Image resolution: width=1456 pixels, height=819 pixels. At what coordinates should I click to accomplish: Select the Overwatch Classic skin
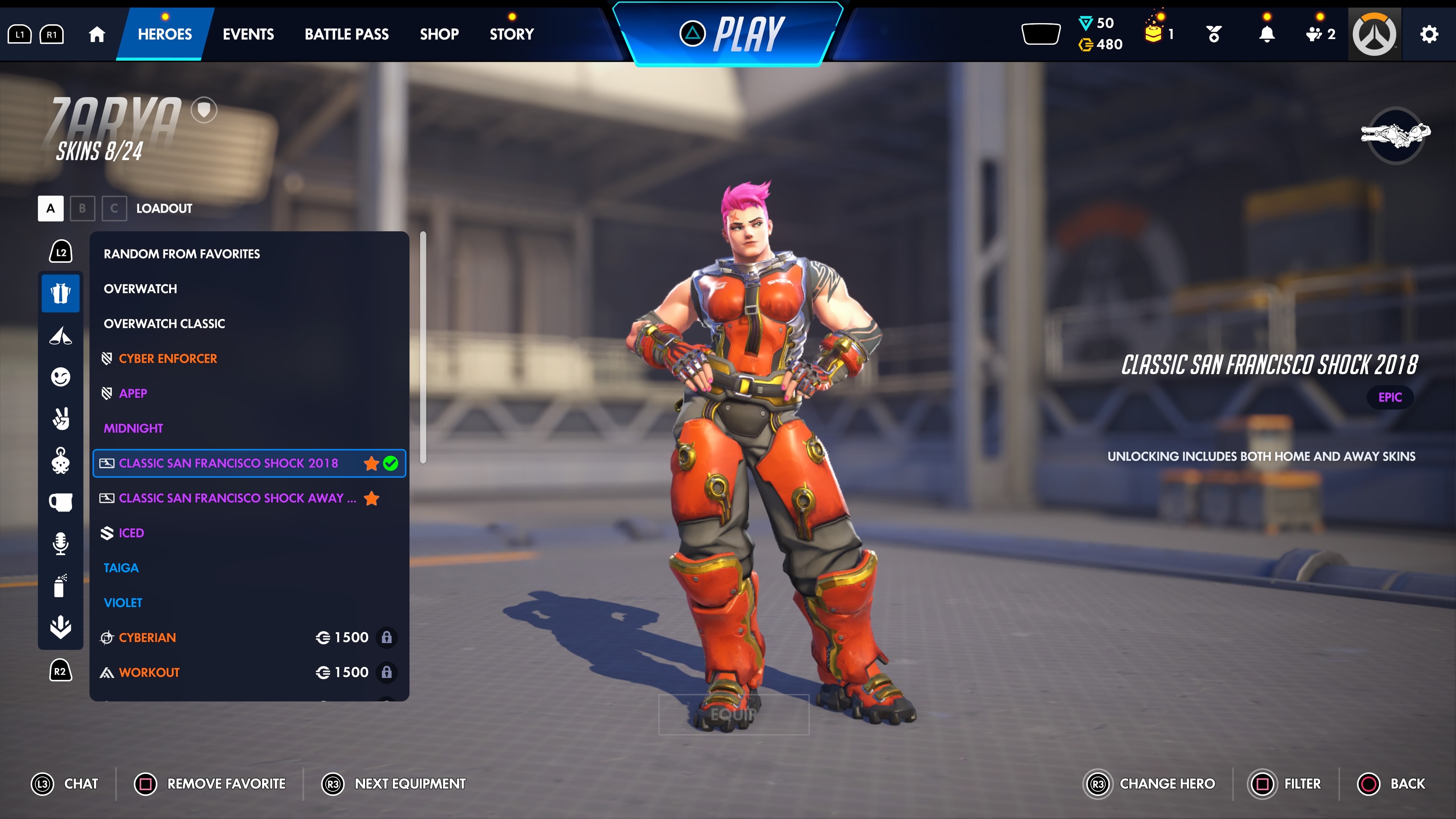(x=164, y=323)
